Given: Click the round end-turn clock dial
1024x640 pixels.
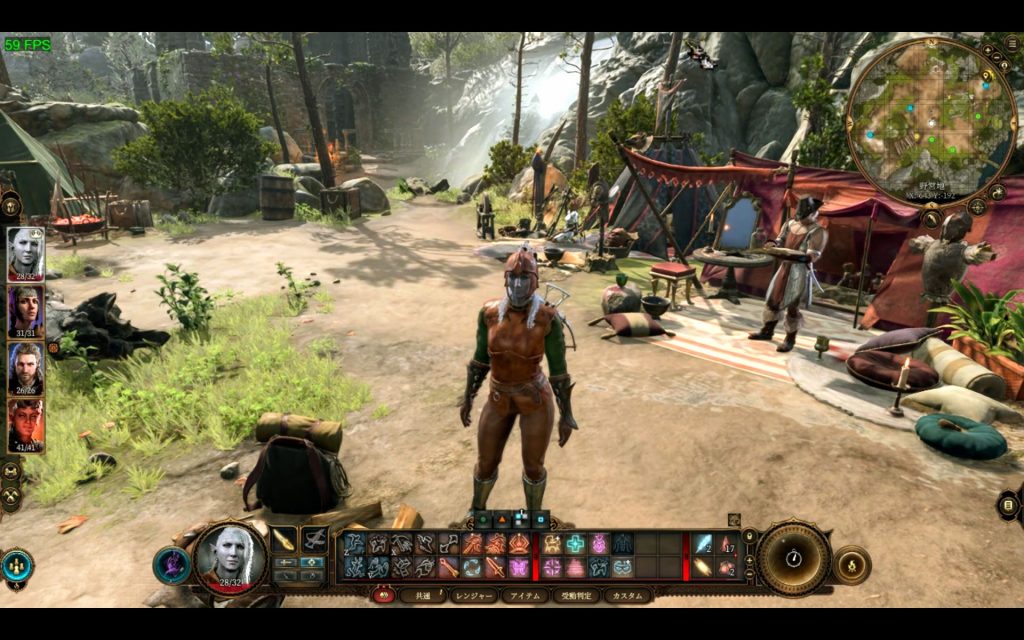Looking at the screenshot, I should [x=793, y=558].
